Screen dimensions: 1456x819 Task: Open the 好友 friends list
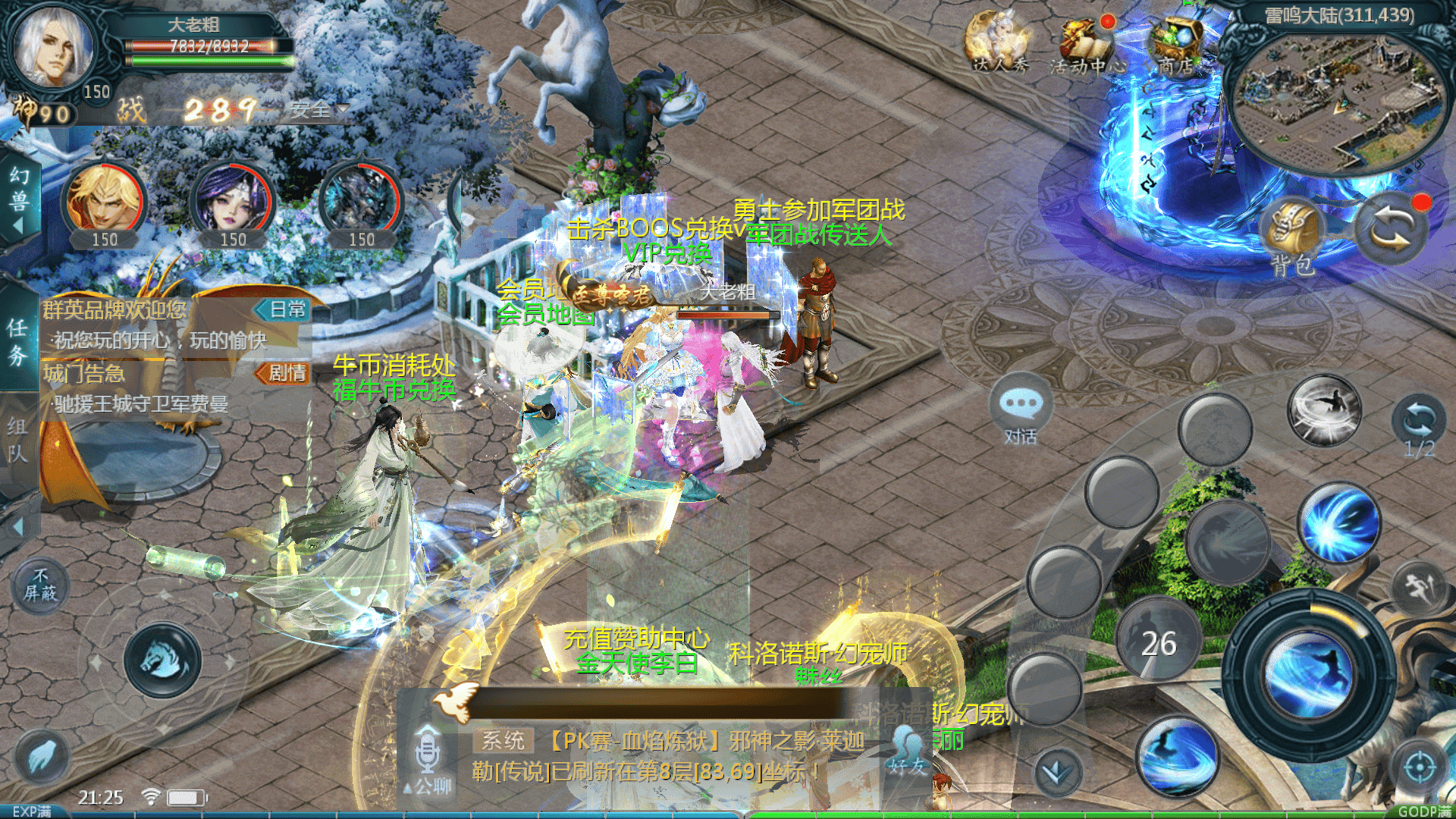click(x=908, y=751)
